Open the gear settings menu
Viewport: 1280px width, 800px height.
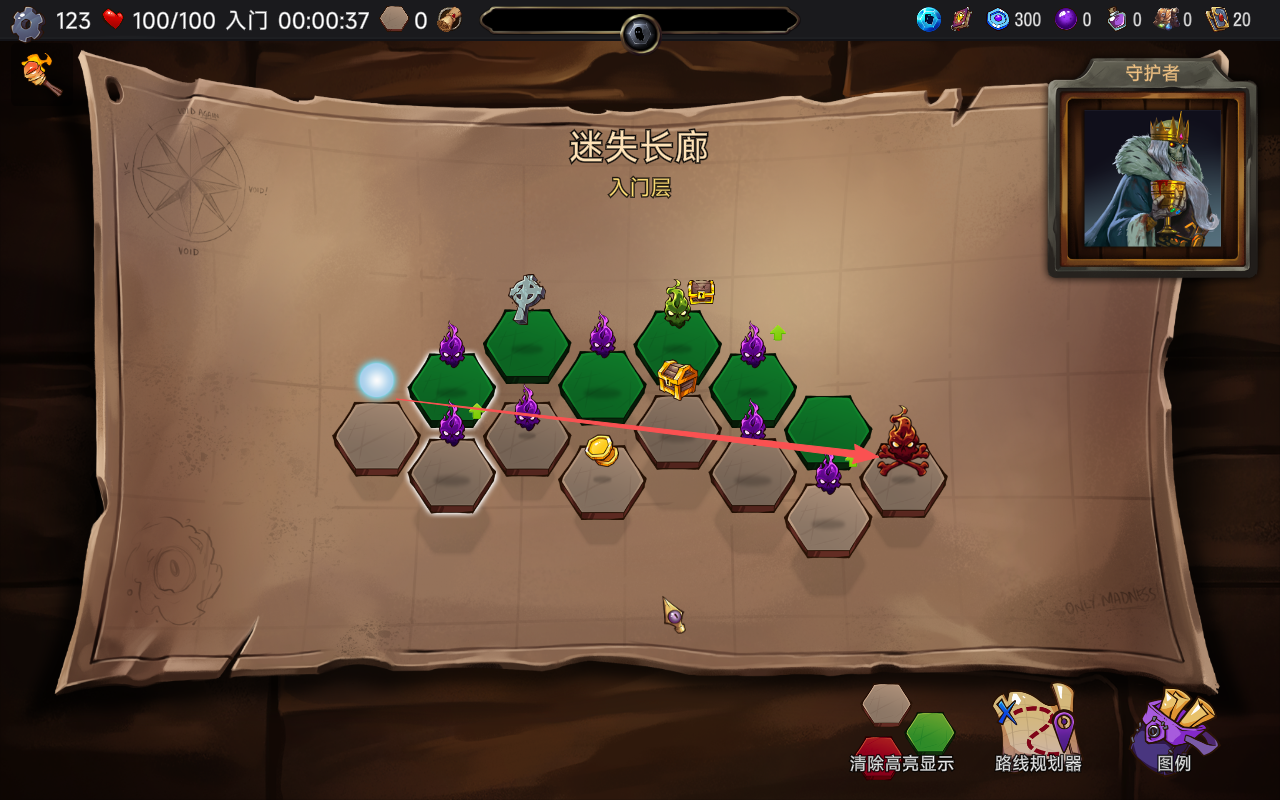(27, 22)
